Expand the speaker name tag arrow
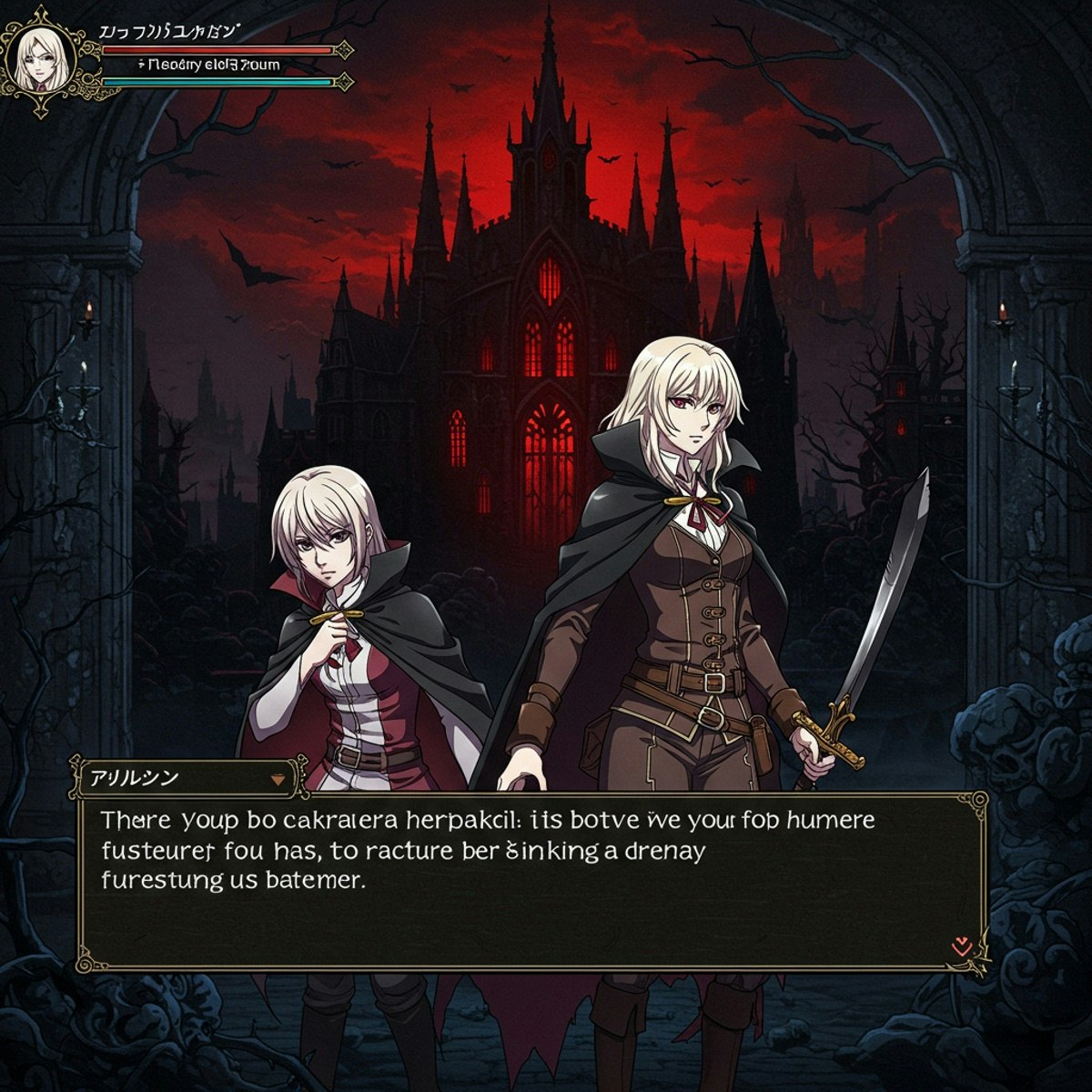This screenshot has height=1092, width=1092. pos(278,780)
